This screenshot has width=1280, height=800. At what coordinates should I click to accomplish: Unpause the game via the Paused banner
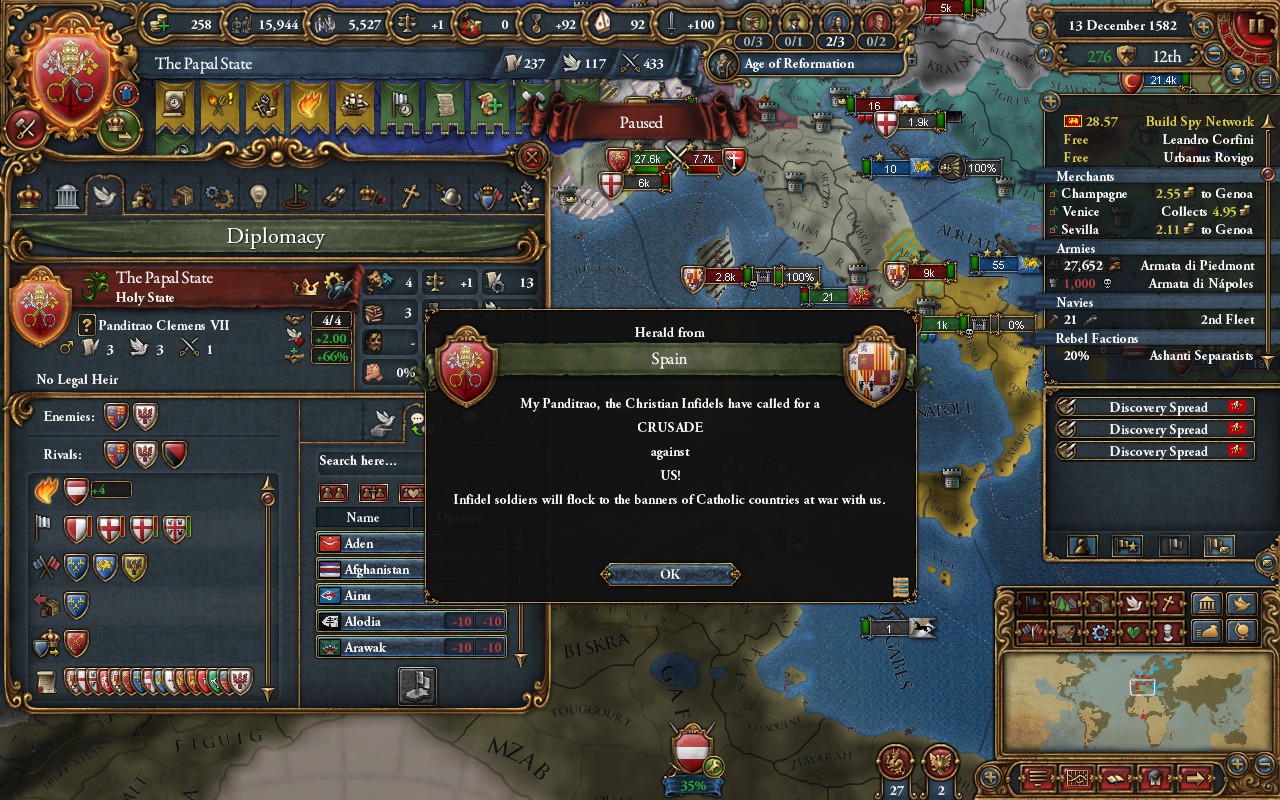point(639,122)
